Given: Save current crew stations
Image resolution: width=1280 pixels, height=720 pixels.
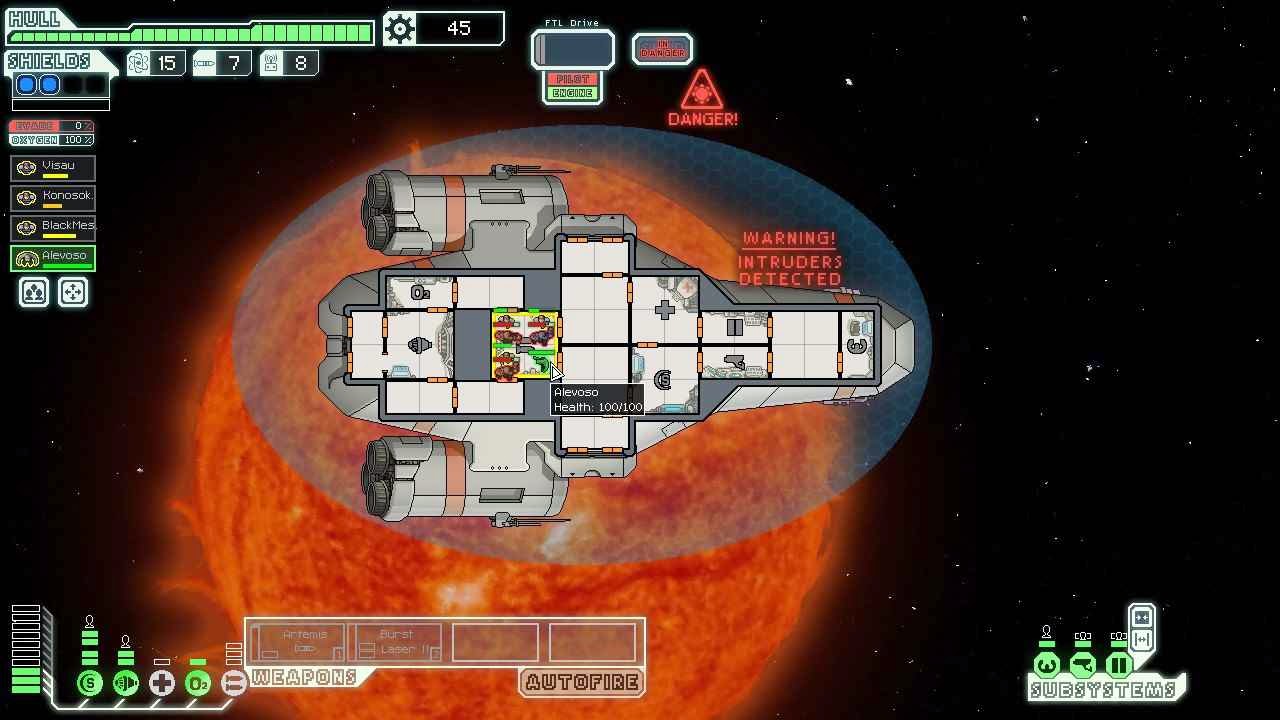Looking at the screenshot, I should (34, 292).
